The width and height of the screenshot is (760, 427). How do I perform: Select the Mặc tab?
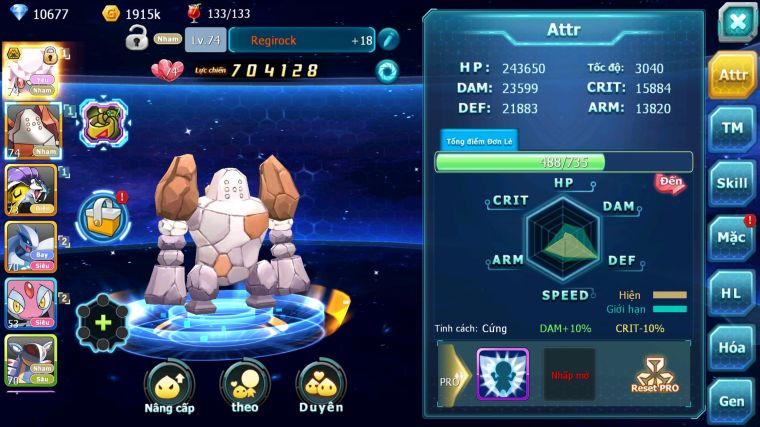[x=732, y=238]
